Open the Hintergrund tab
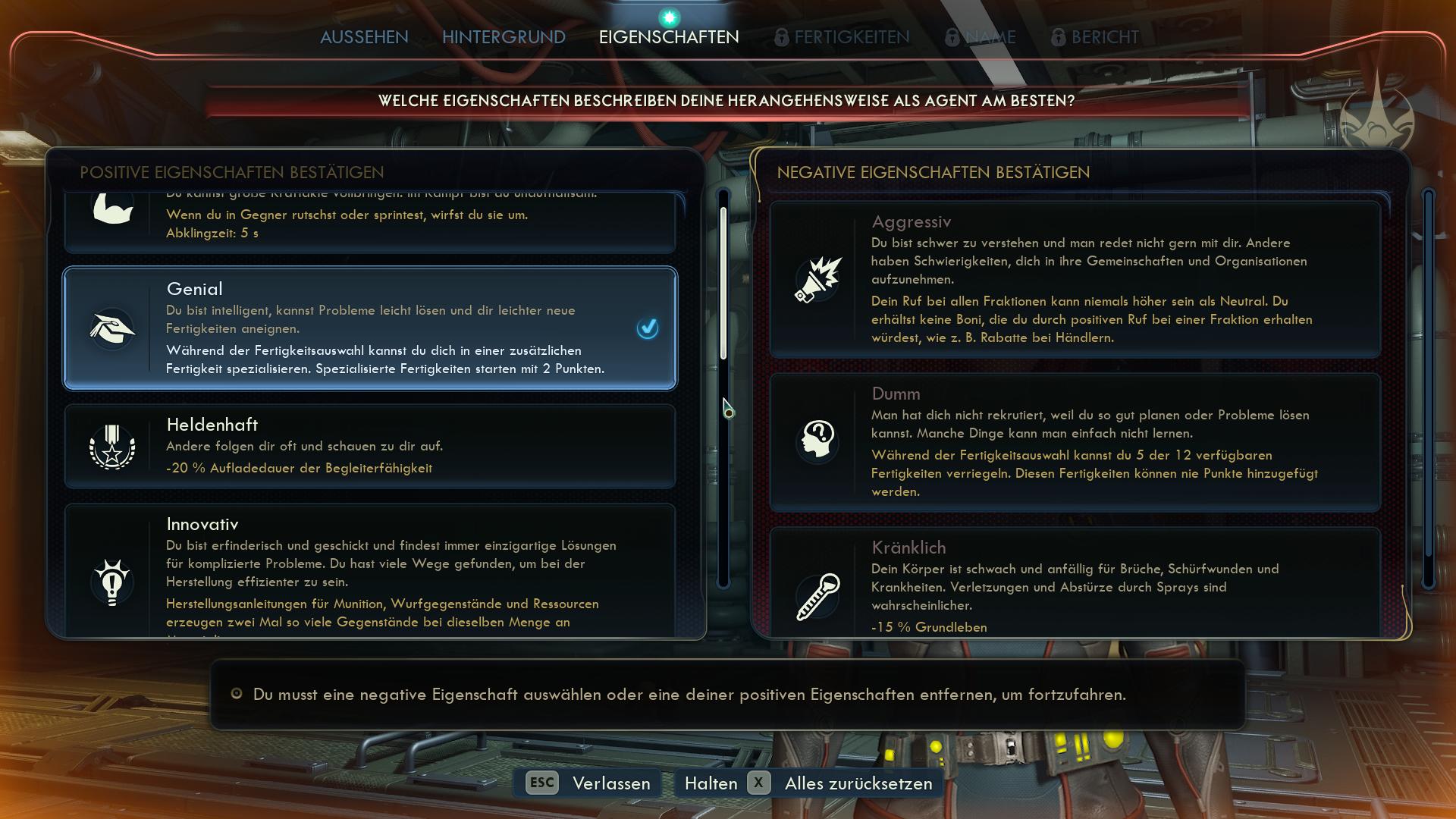This screenshot has height=819, width=1456. (x=504, y=37)
